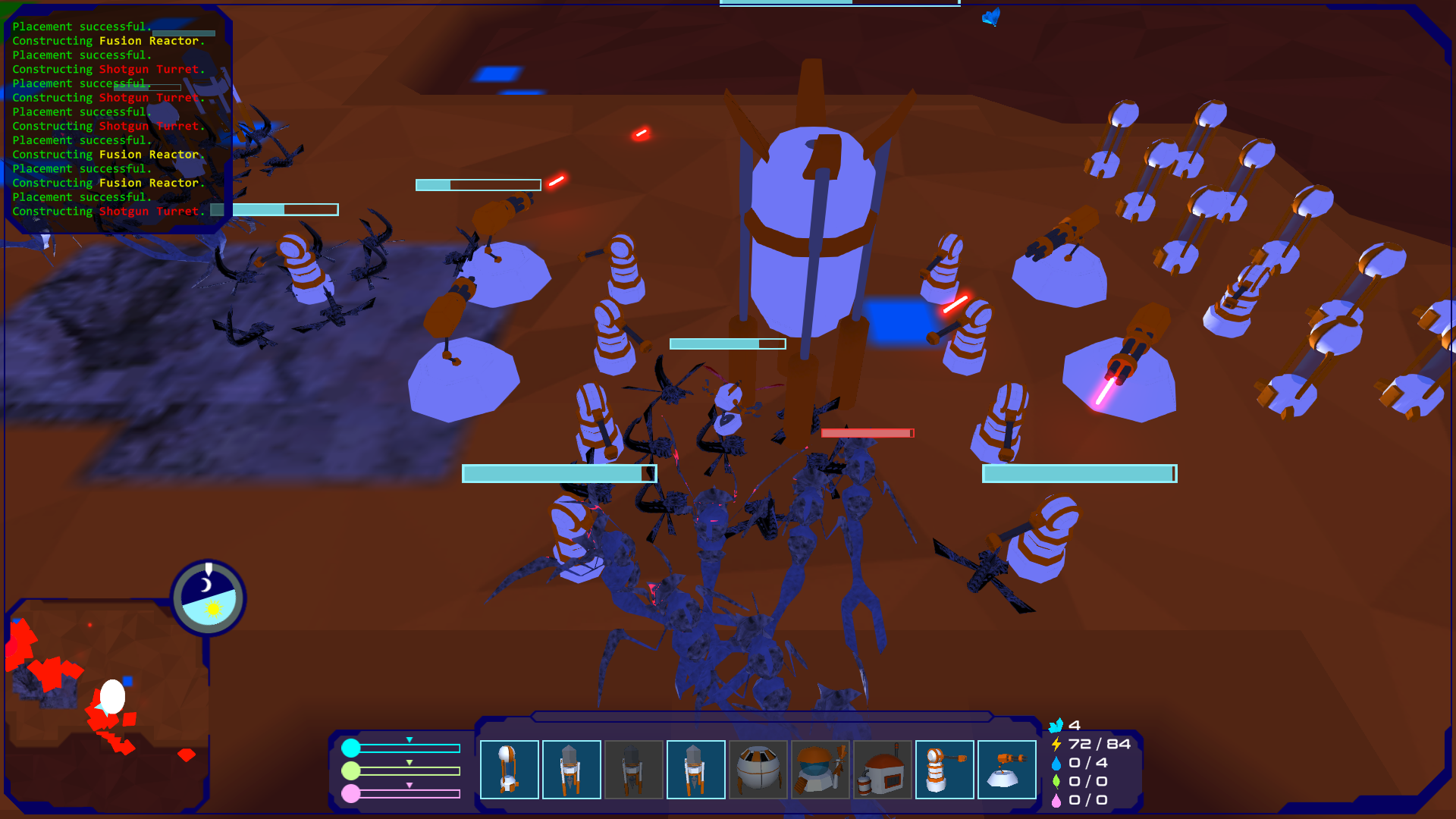Adjust the green resource slider
Screen dimensions: 1456x819
point(409,771)
